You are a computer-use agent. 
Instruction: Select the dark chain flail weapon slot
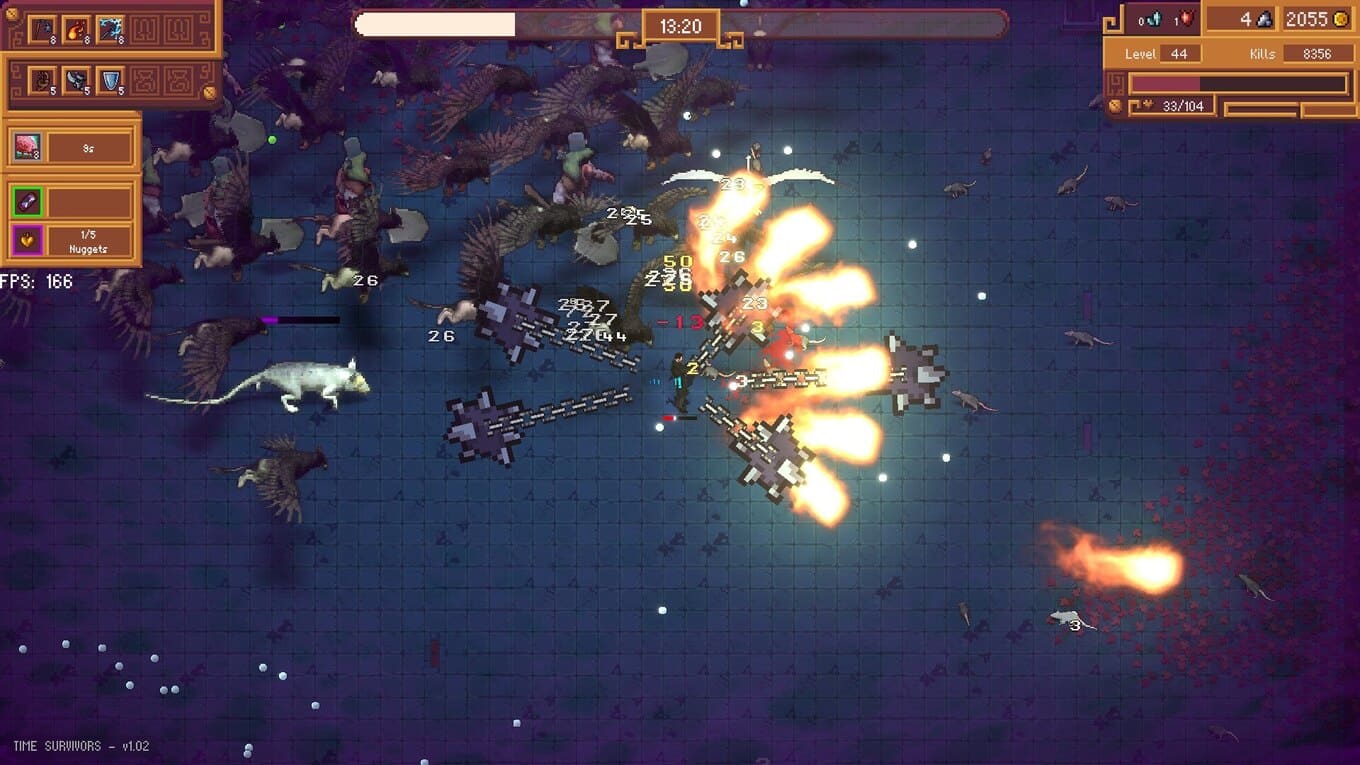[42, 29]
